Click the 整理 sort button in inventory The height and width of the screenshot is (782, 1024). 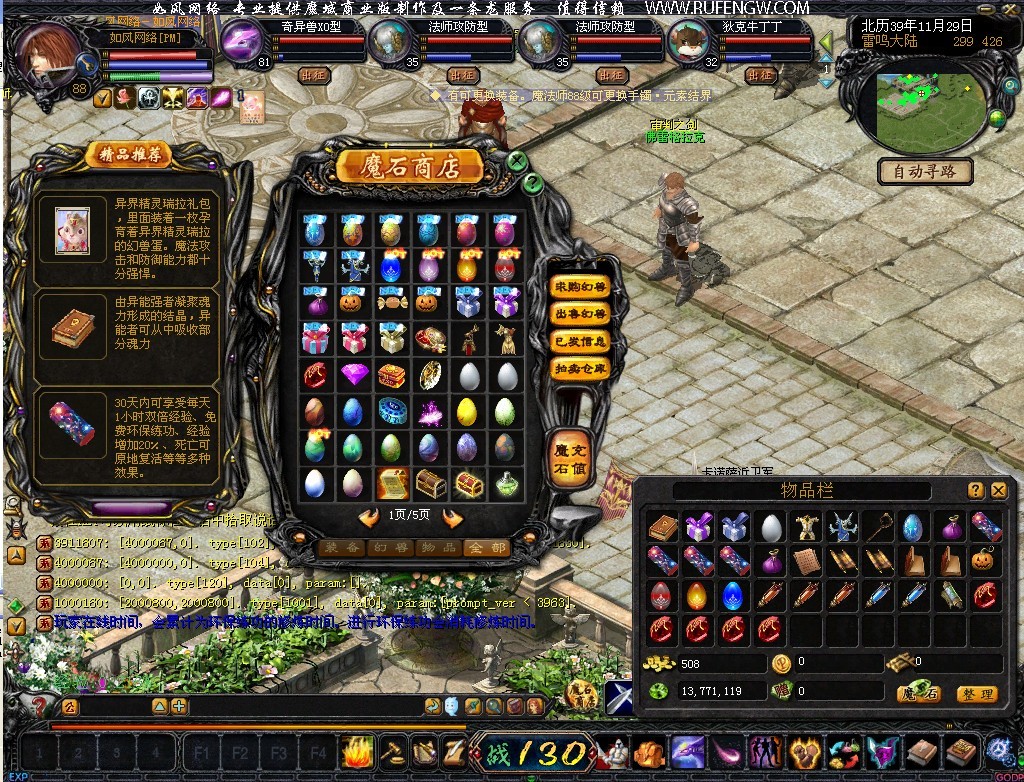(976, 693)
